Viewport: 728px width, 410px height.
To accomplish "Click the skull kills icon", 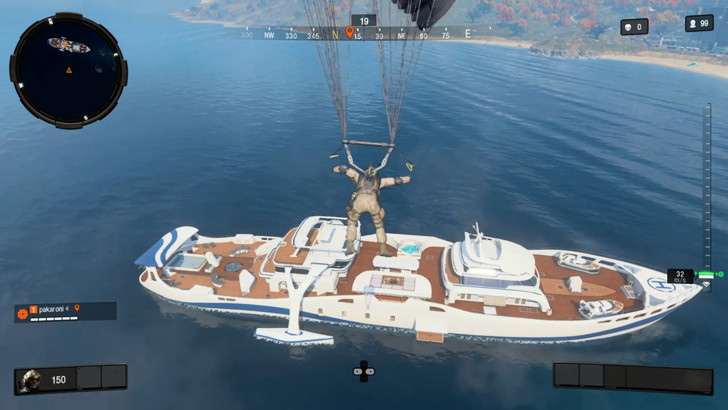I will coord(628,27).
